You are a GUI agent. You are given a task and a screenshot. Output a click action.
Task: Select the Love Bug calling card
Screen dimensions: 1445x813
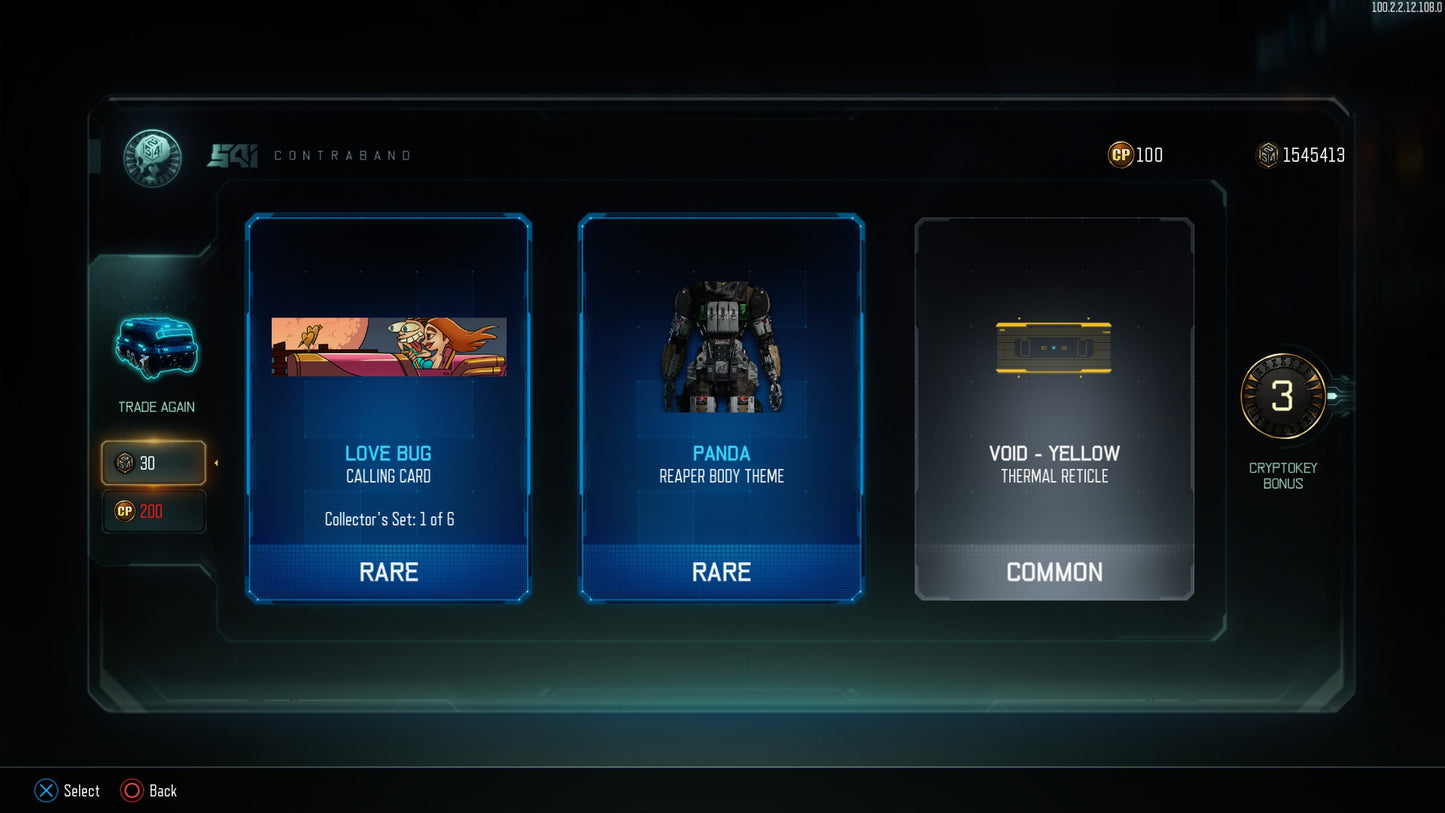pos(388,407)
